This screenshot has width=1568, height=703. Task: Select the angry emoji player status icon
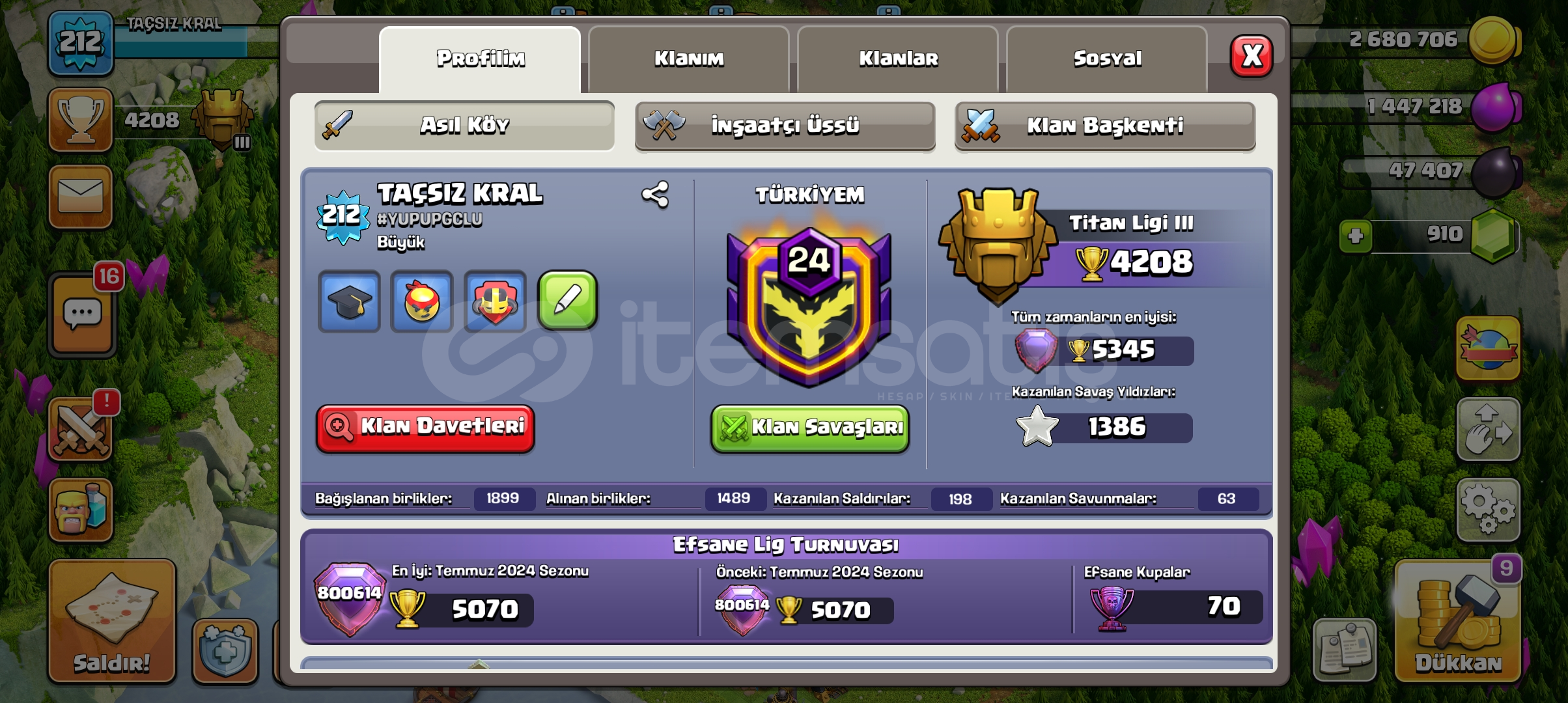(x=422, y=301)
